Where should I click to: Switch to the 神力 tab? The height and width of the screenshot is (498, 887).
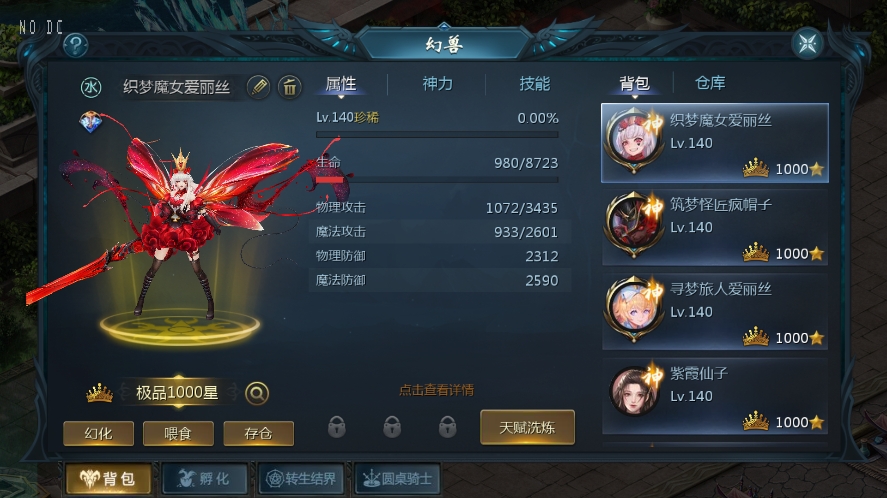coord(437,84)
